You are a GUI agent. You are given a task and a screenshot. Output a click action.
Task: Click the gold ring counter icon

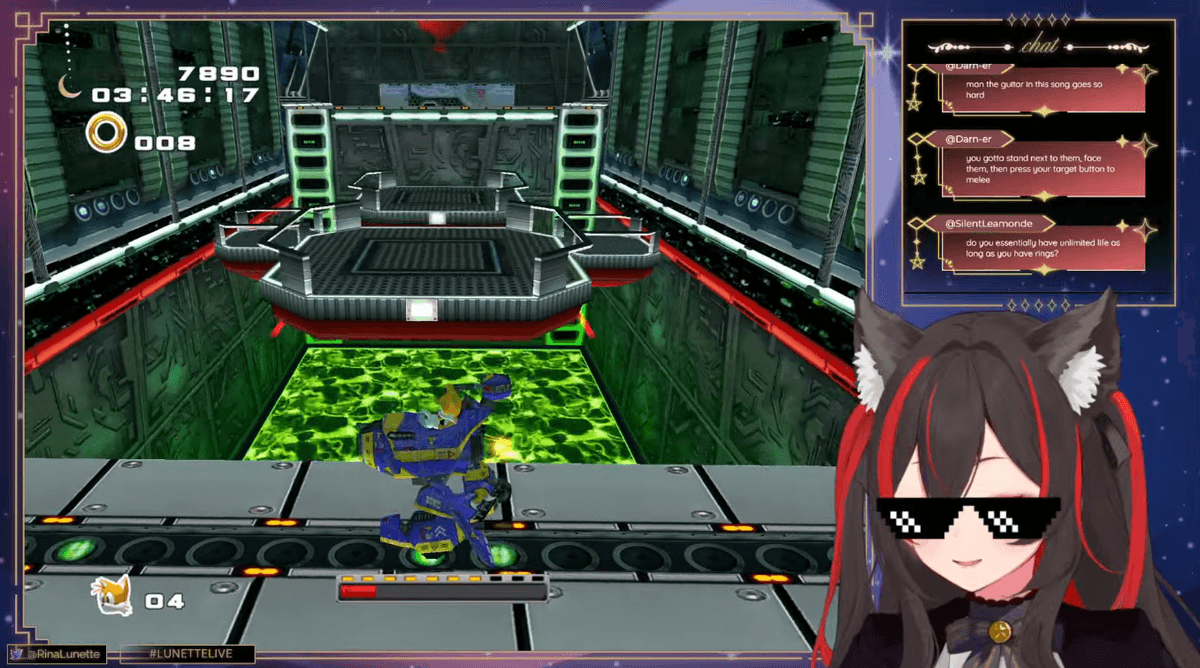[x=105, y=134]
